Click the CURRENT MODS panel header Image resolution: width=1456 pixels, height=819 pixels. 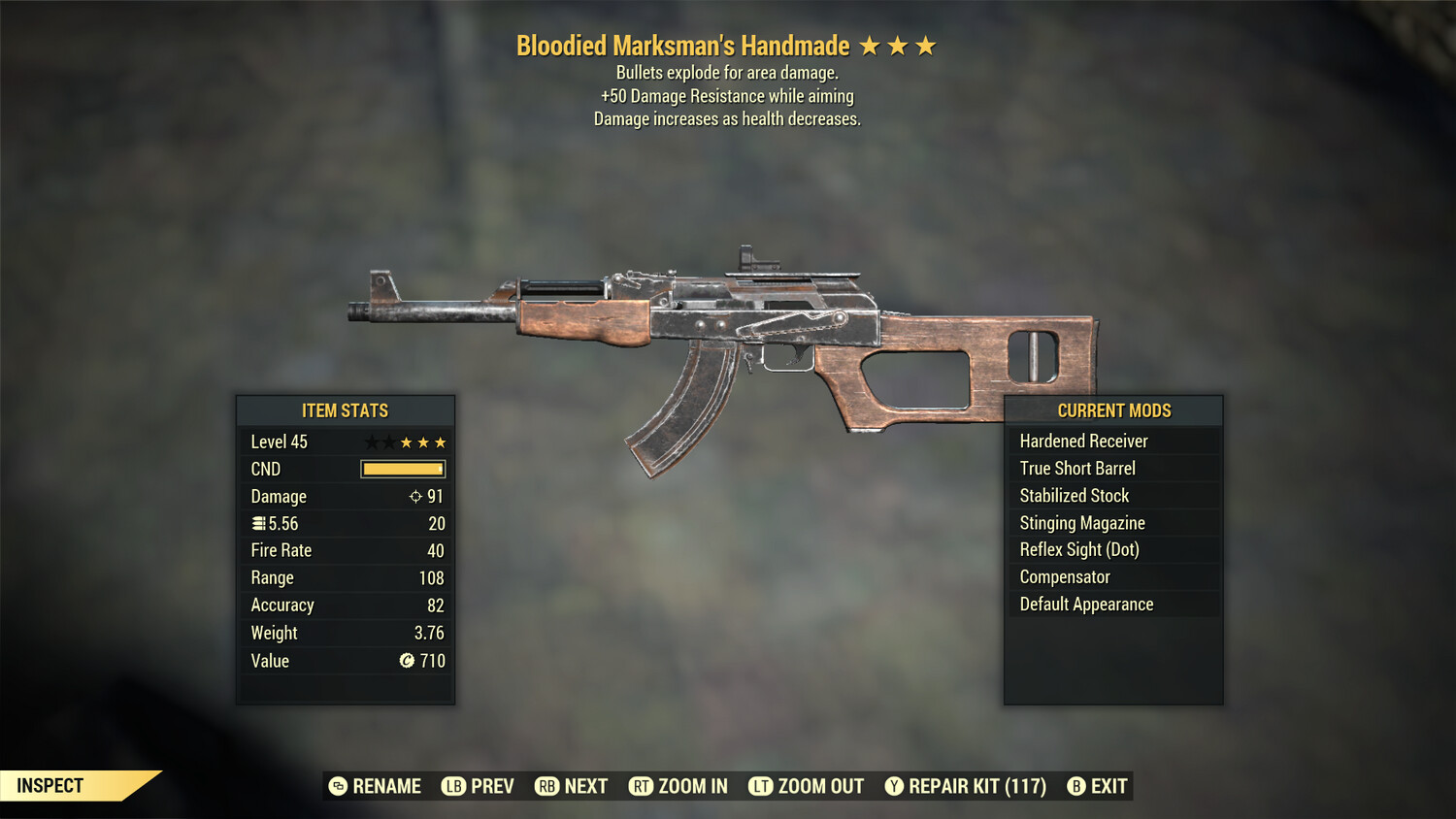1113,410
